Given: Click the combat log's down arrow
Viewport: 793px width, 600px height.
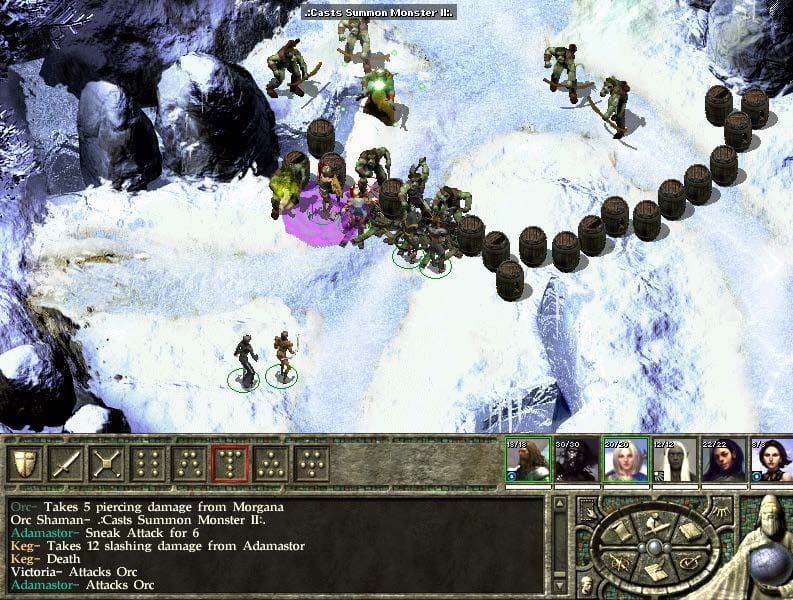Looking at the screenshot, I should 560,588.
